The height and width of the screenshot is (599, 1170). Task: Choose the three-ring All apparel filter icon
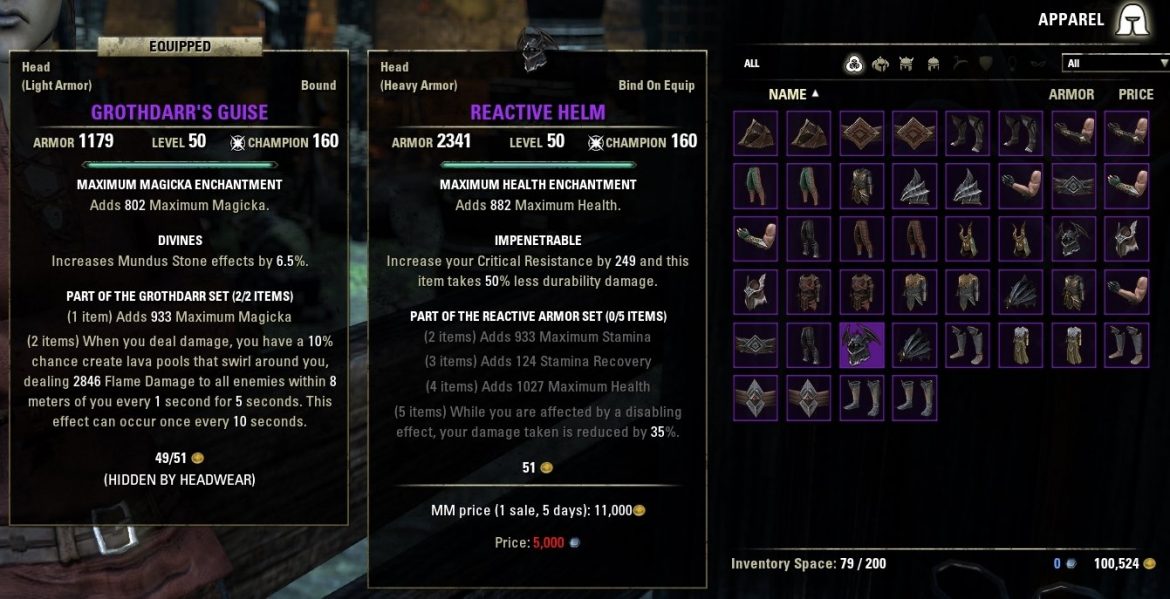pos(854,64)
